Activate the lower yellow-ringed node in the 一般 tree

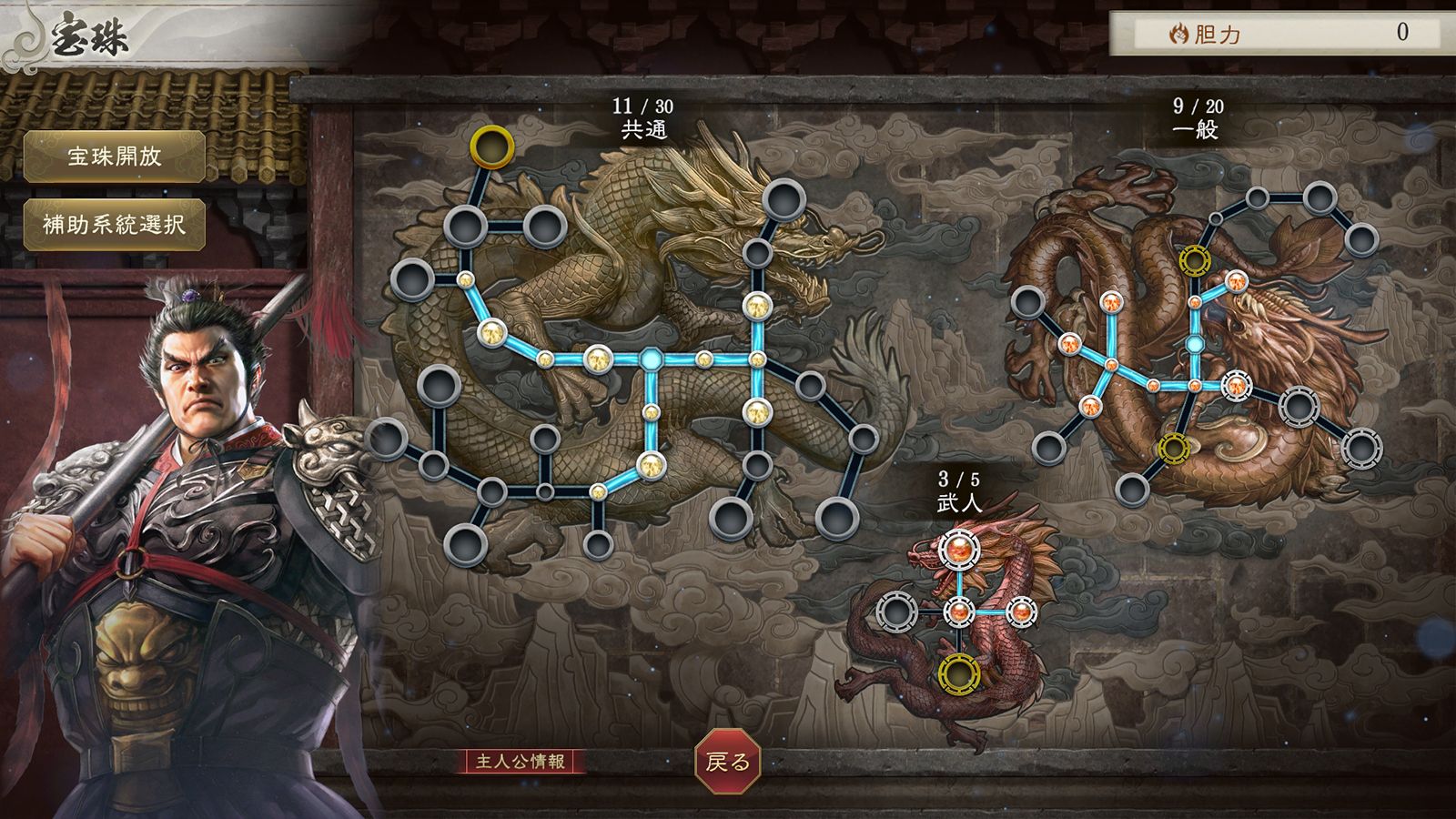pyautogui.click(x=1174, y=449)
